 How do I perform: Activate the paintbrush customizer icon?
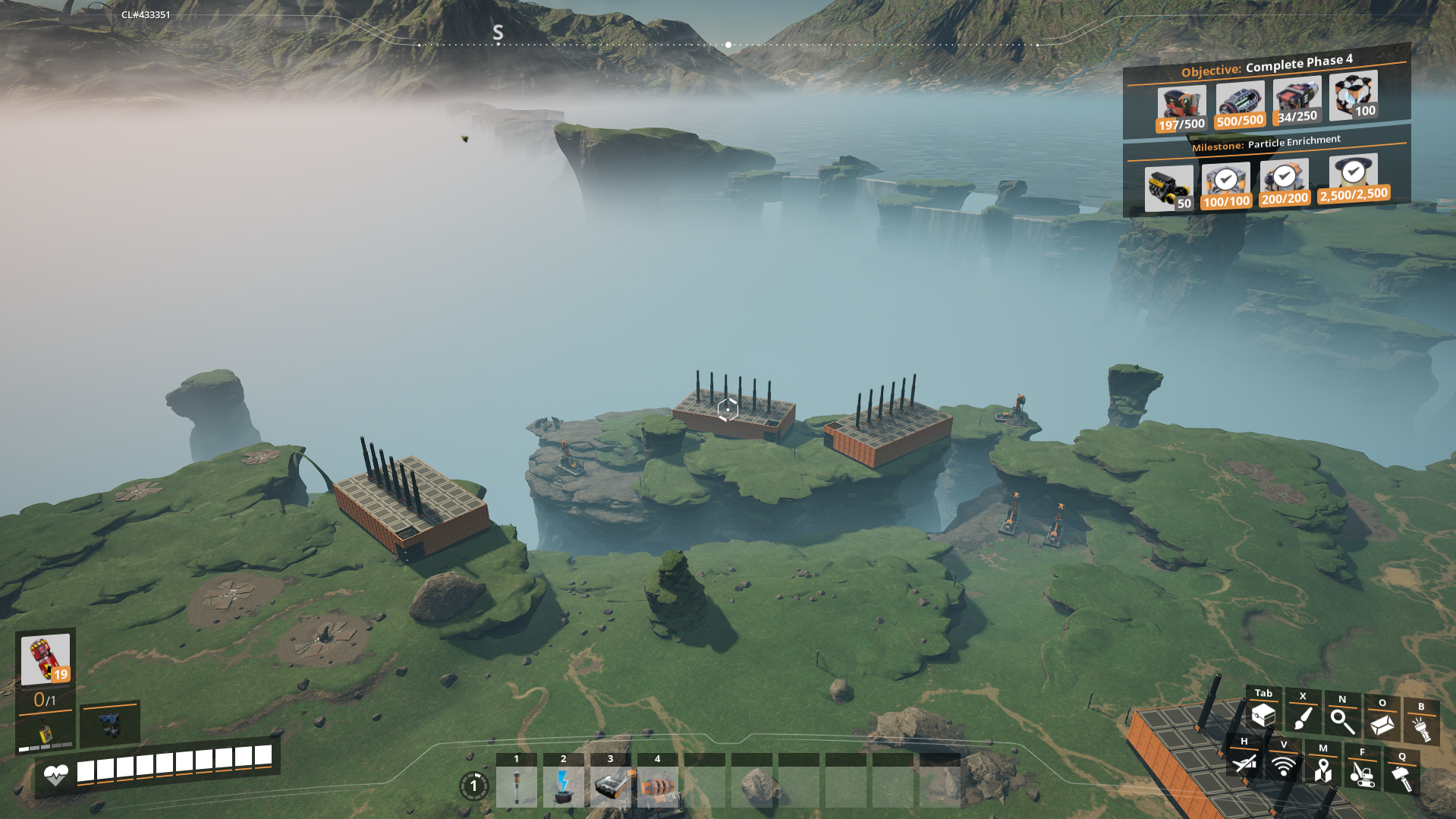click(x=1303, y=717)
